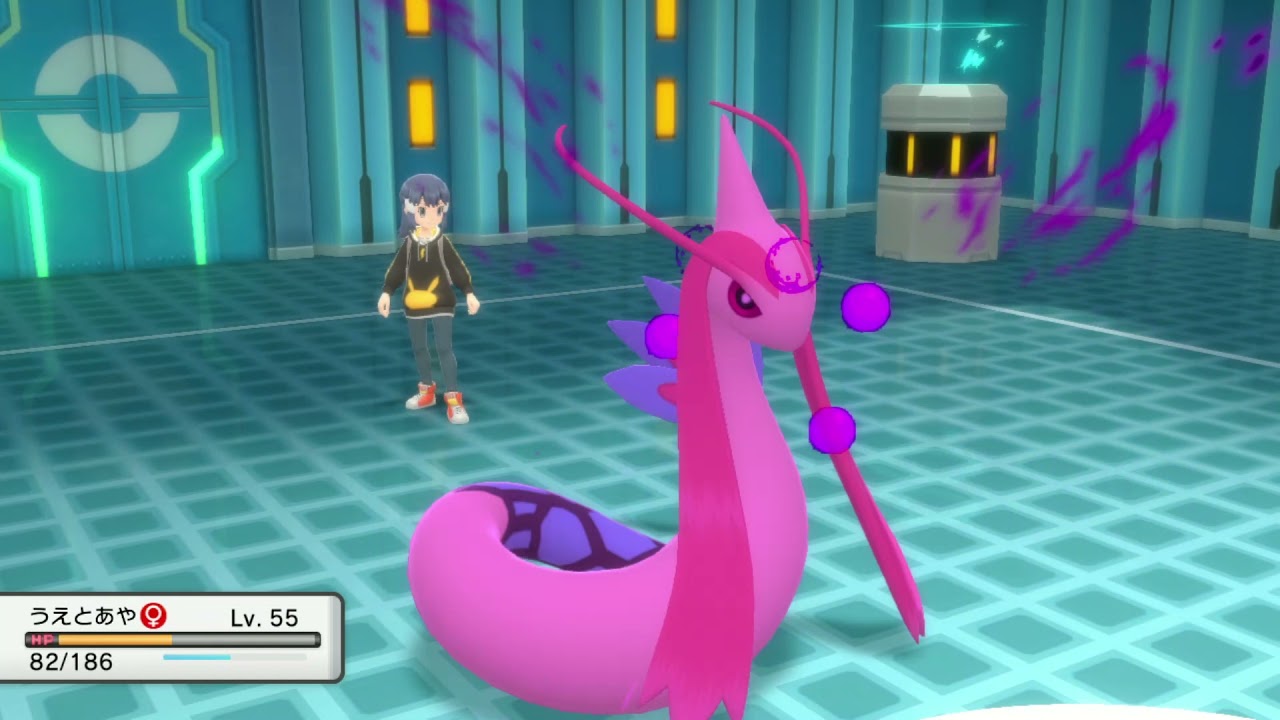Screen dimensions: 1280x720
Task: Click the purple orb on Milotic's antenna
Action: tap(830, 430)
